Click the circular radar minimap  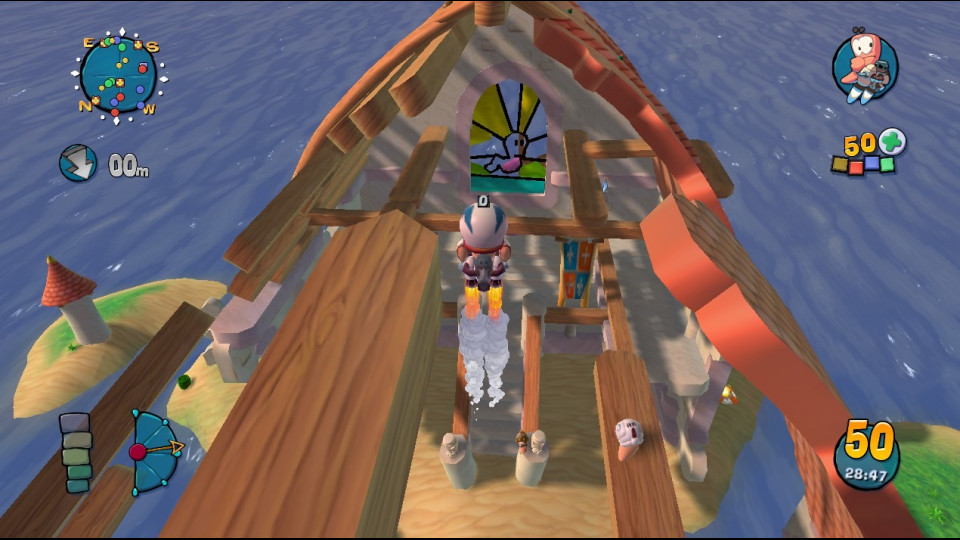(x=119, y=75)
